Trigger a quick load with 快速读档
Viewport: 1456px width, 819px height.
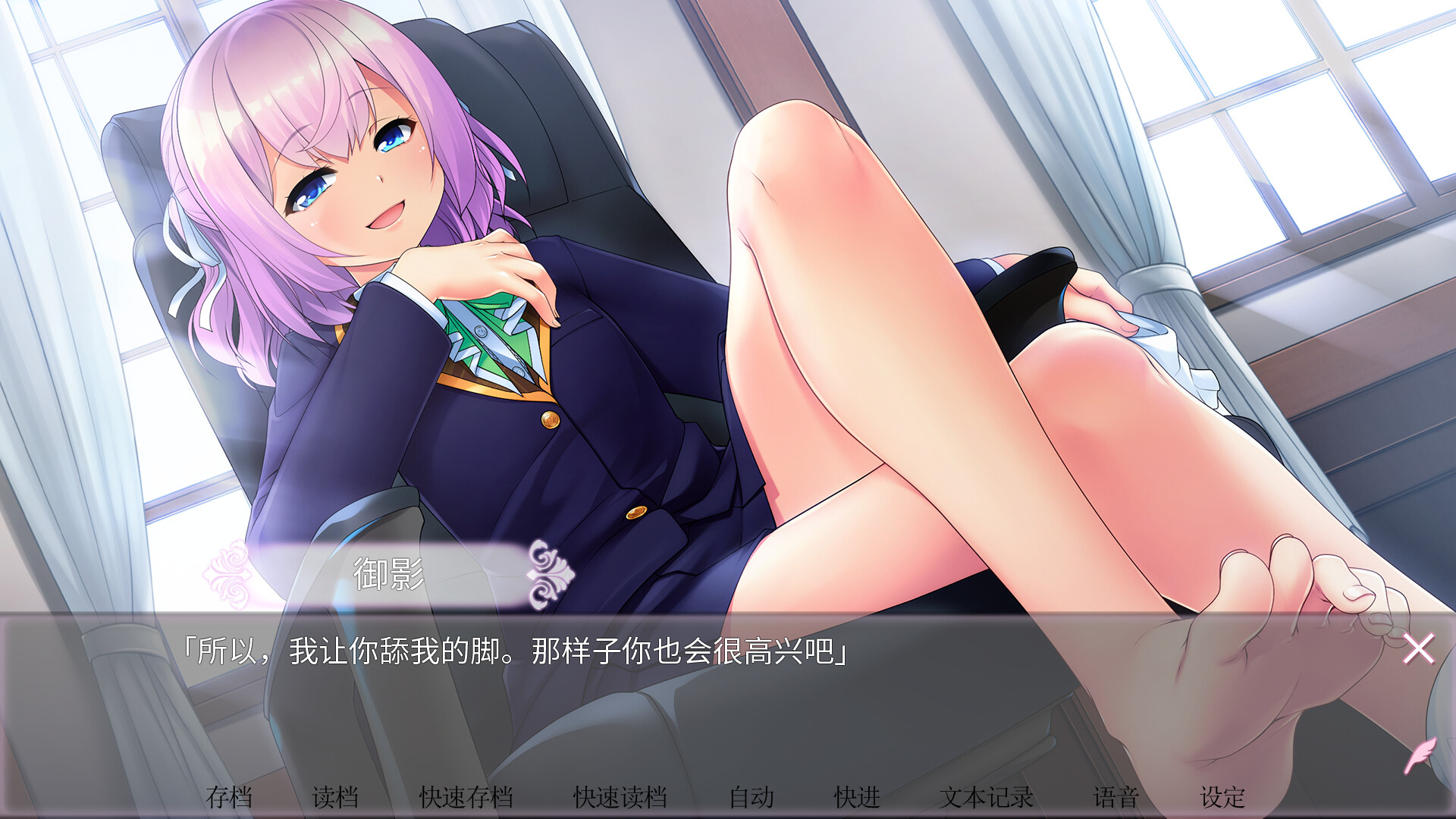pos(622,797)
